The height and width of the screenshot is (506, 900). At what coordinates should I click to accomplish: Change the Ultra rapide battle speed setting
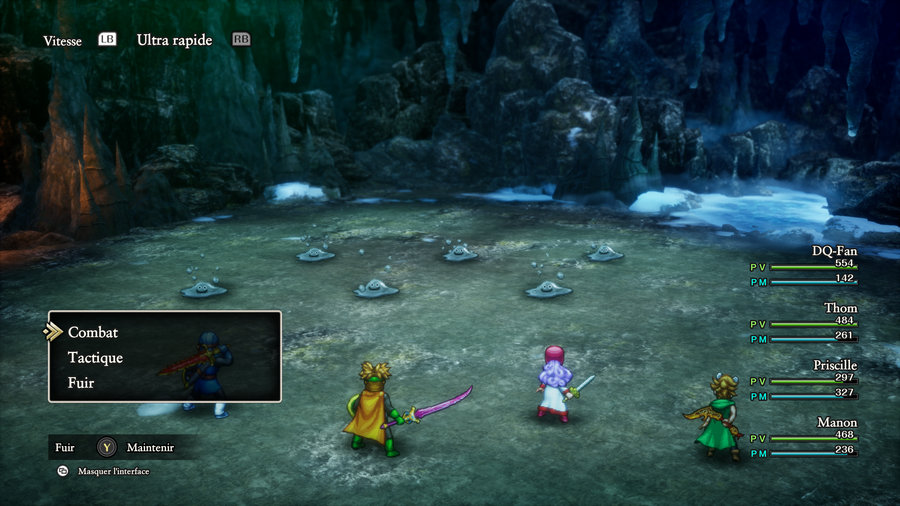pos(174,40)
